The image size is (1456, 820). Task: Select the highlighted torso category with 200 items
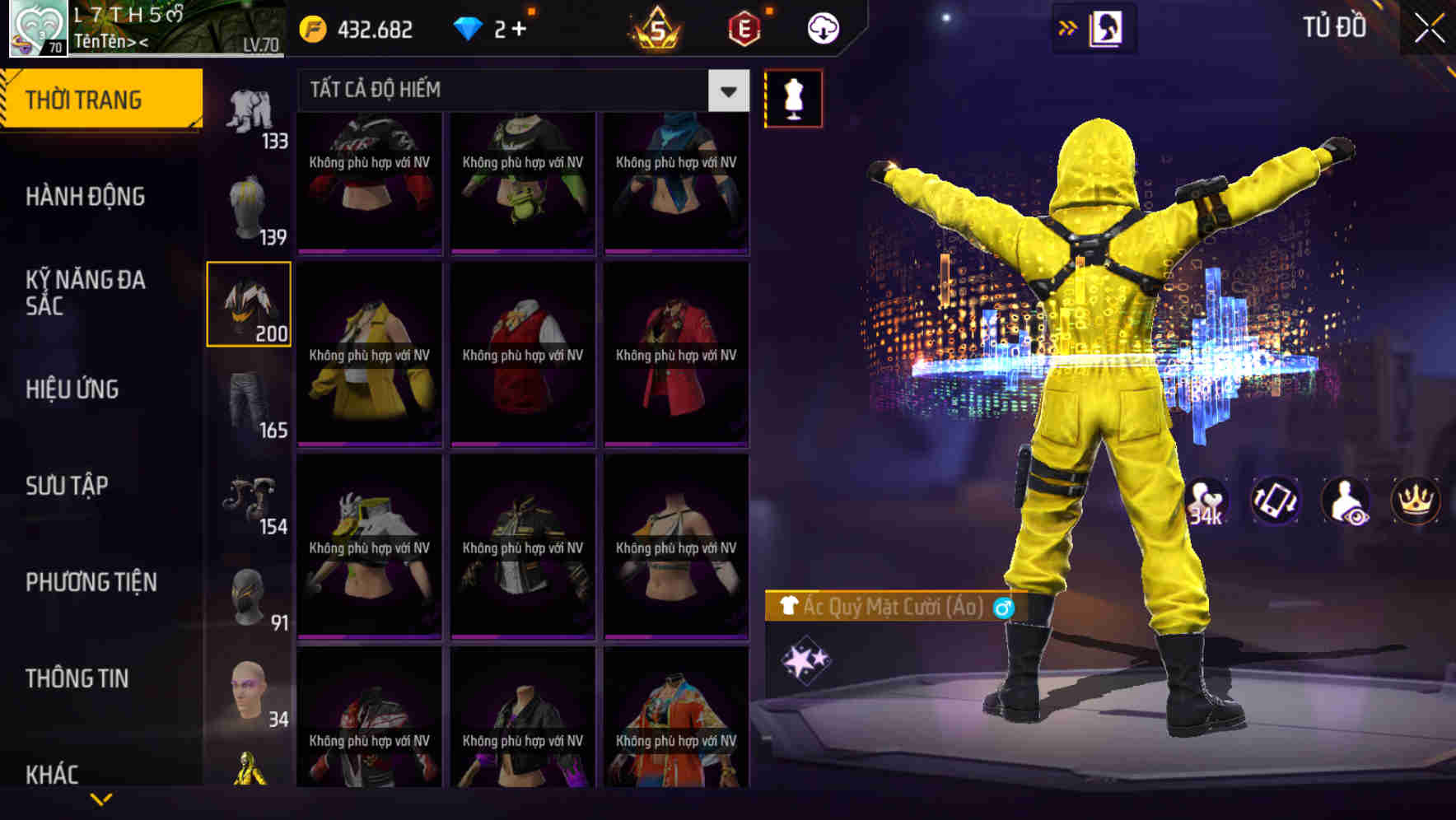248,304
